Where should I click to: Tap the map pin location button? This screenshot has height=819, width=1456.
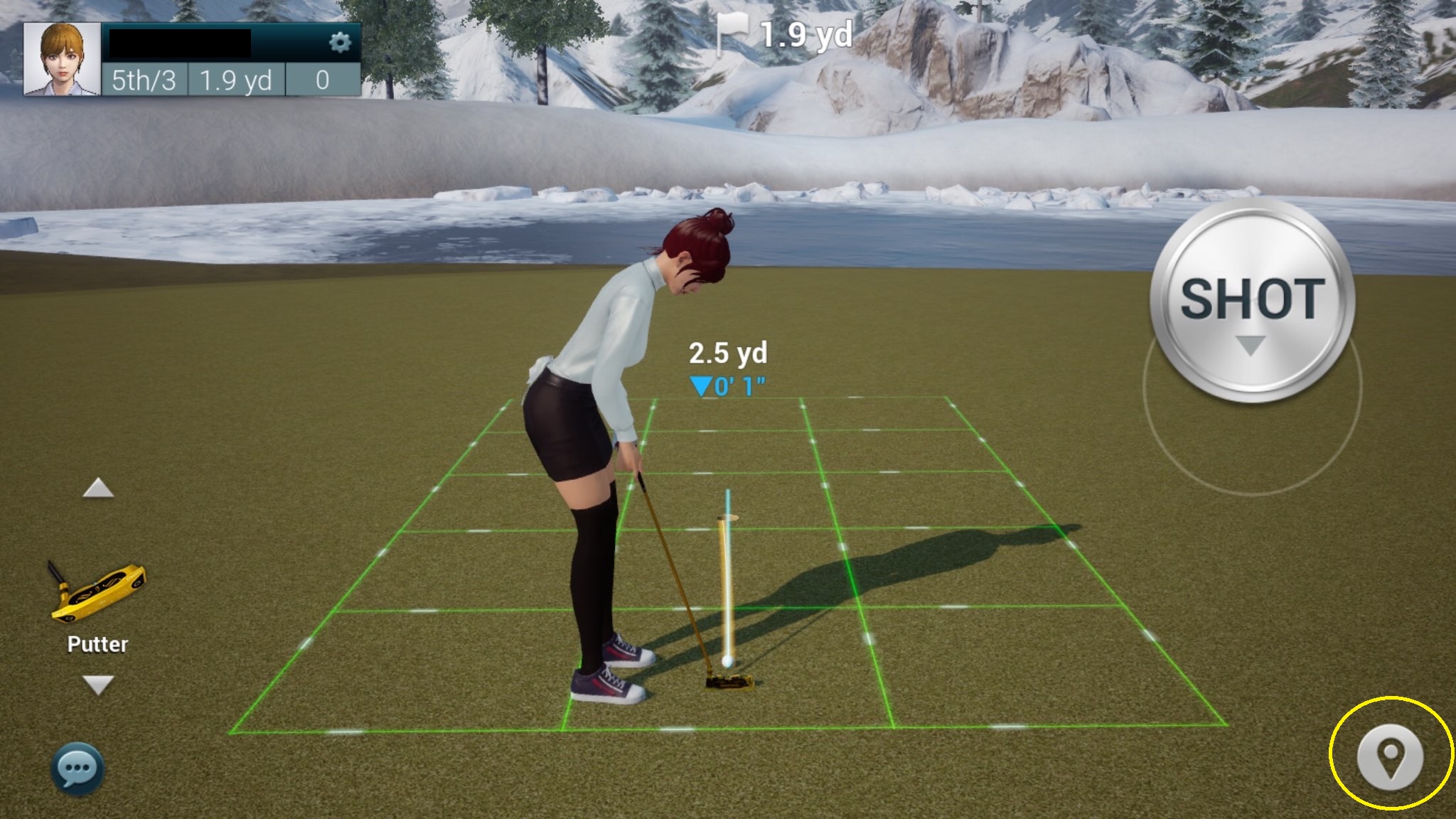[x=1390, y=758]
